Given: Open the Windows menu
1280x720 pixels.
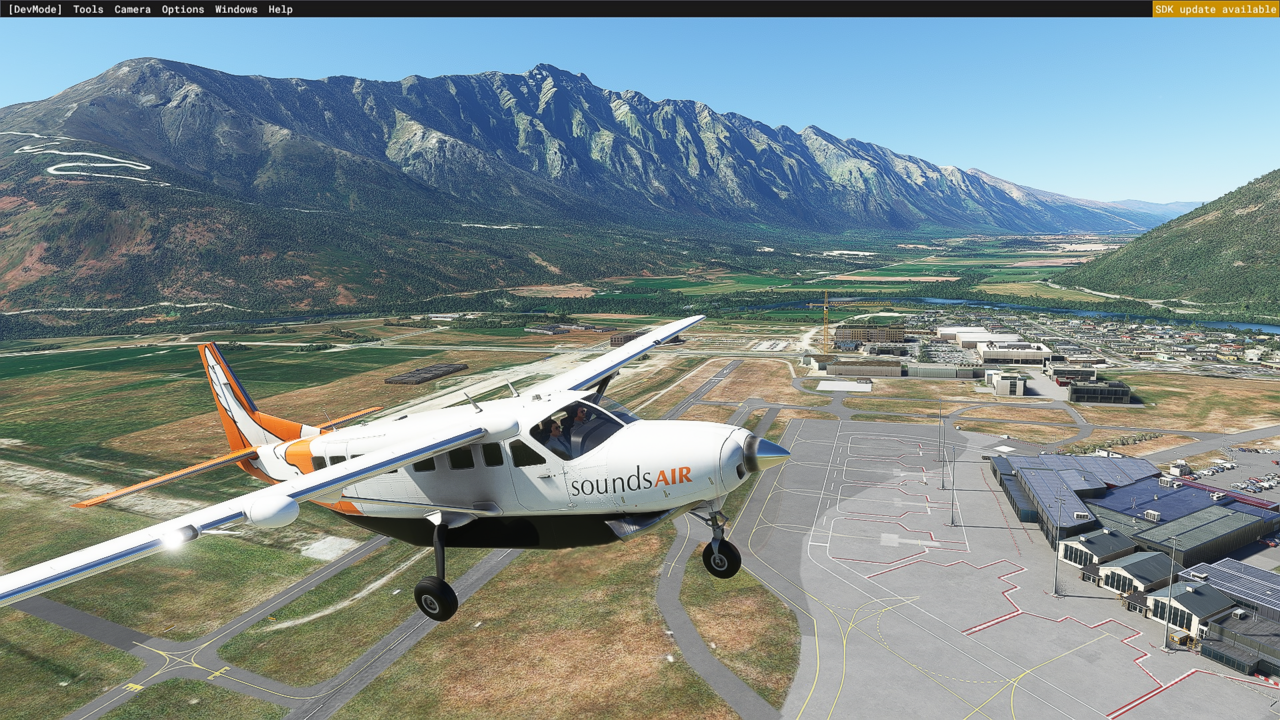Looking at the screenshot, I should 236,9.
